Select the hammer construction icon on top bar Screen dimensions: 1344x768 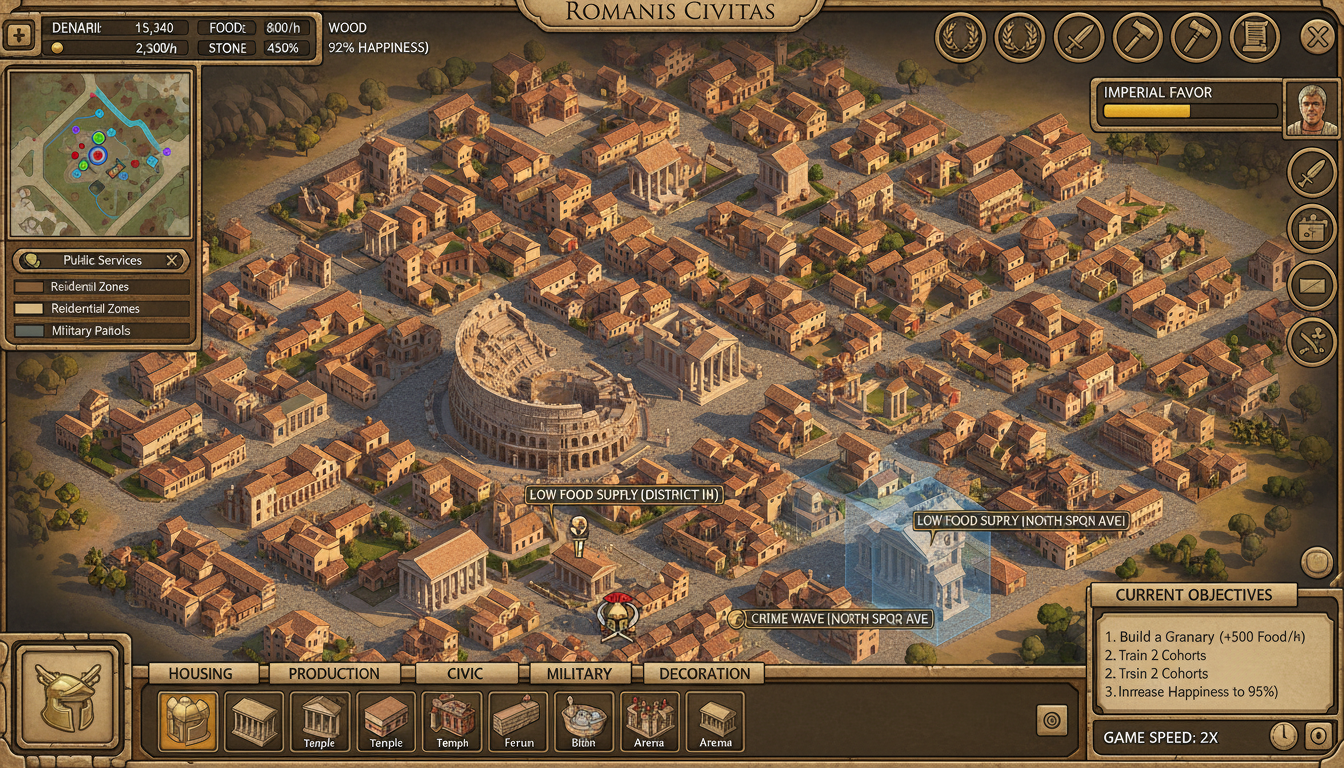point(1137,38)
